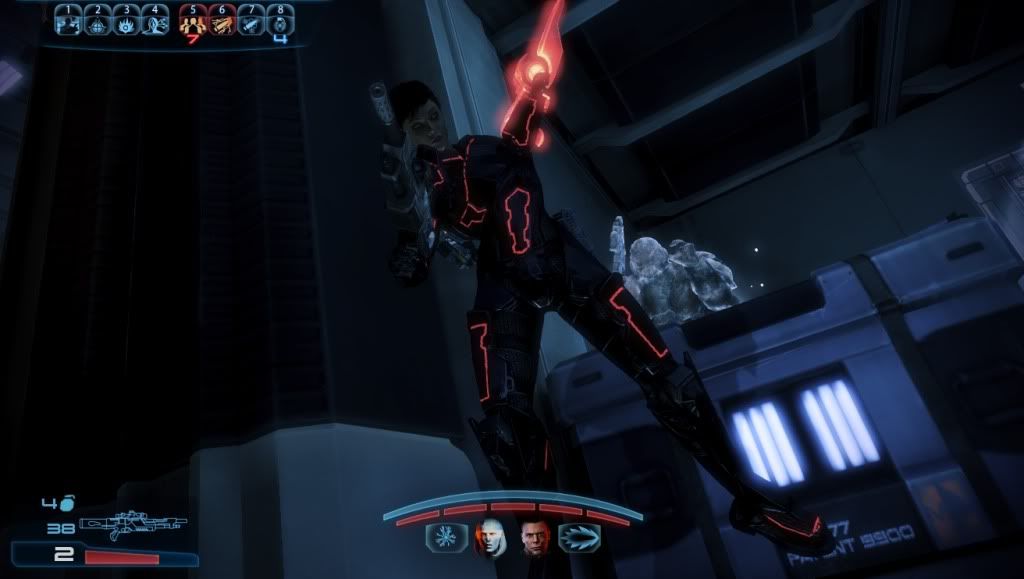Activate the power in hotbar slot 1
1024x579 pixels.
(67, 22)
